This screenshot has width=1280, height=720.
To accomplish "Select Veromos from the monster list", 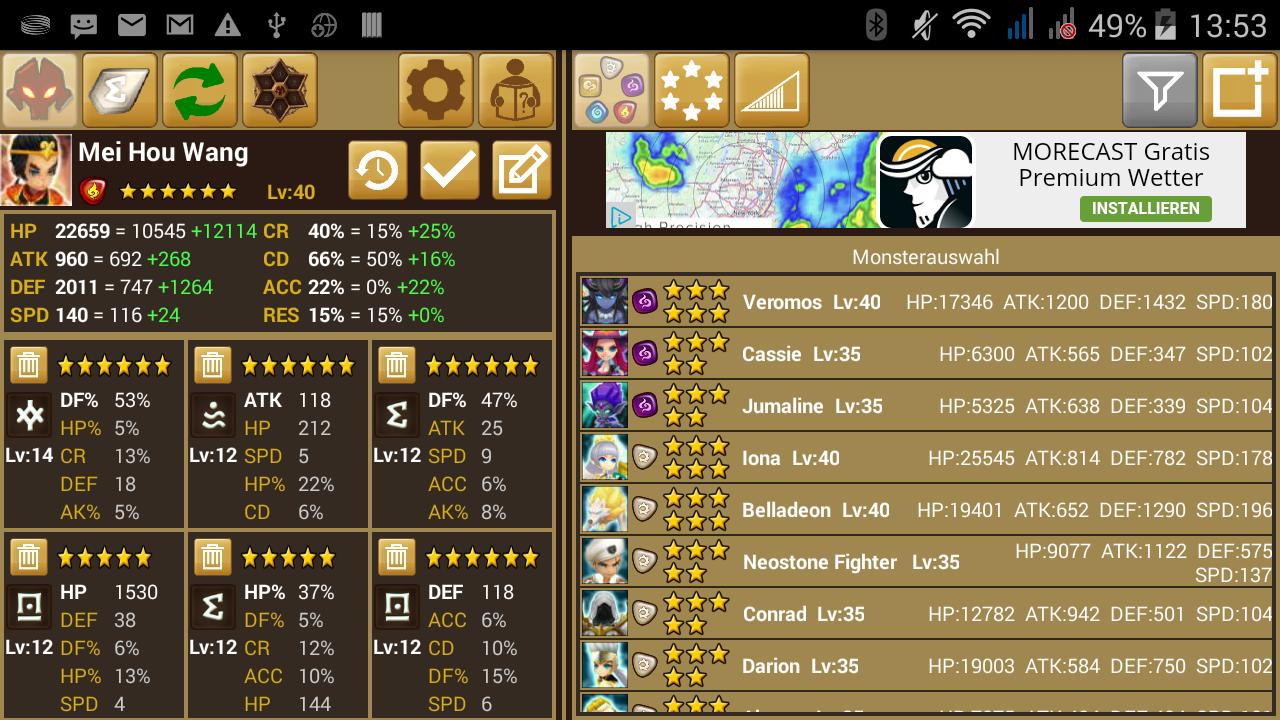I will (x=926, y=302).
